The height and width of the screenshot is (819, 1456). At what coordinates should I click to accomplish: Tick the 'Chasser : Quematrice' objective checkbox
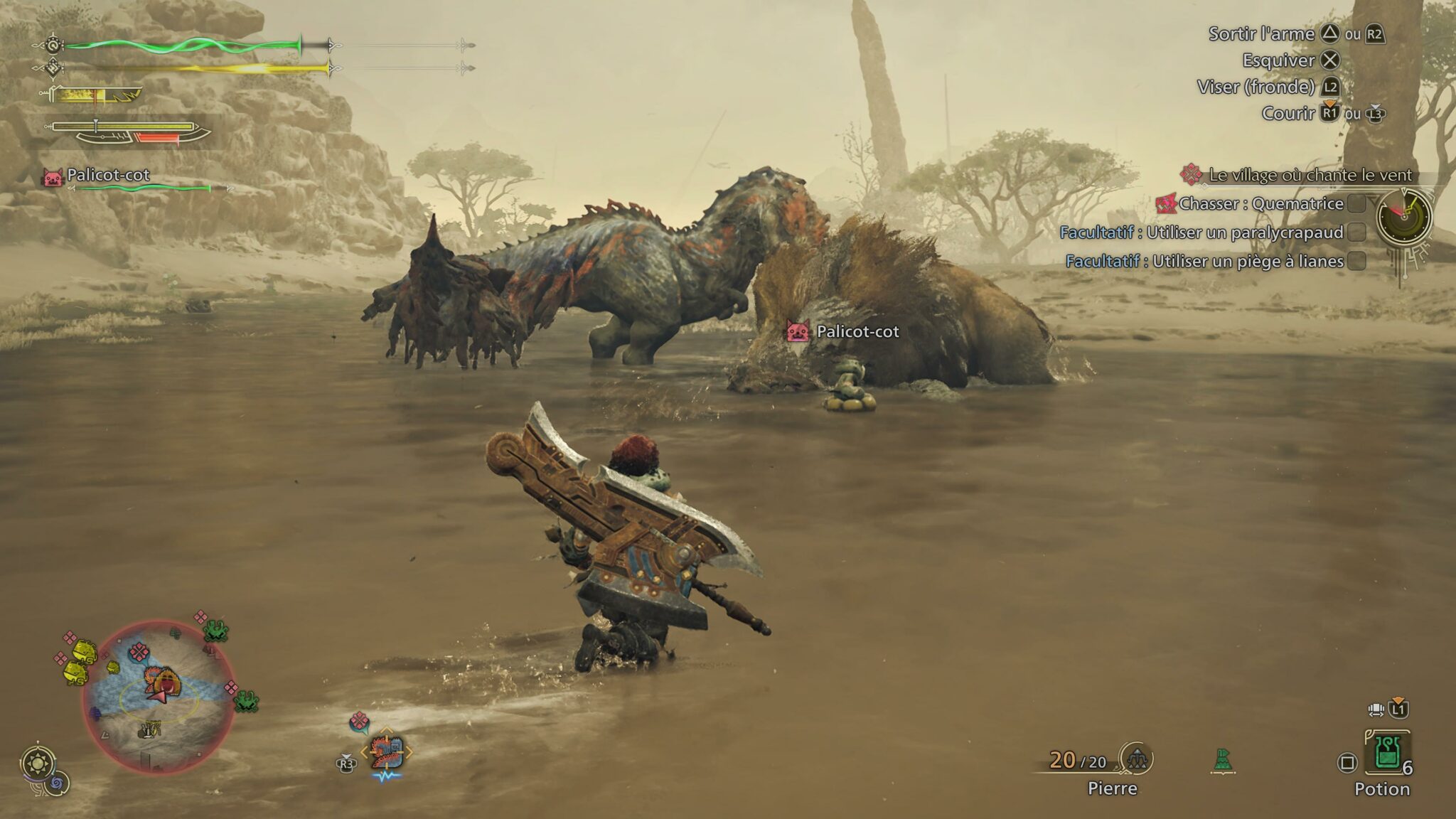(1357, 204)
